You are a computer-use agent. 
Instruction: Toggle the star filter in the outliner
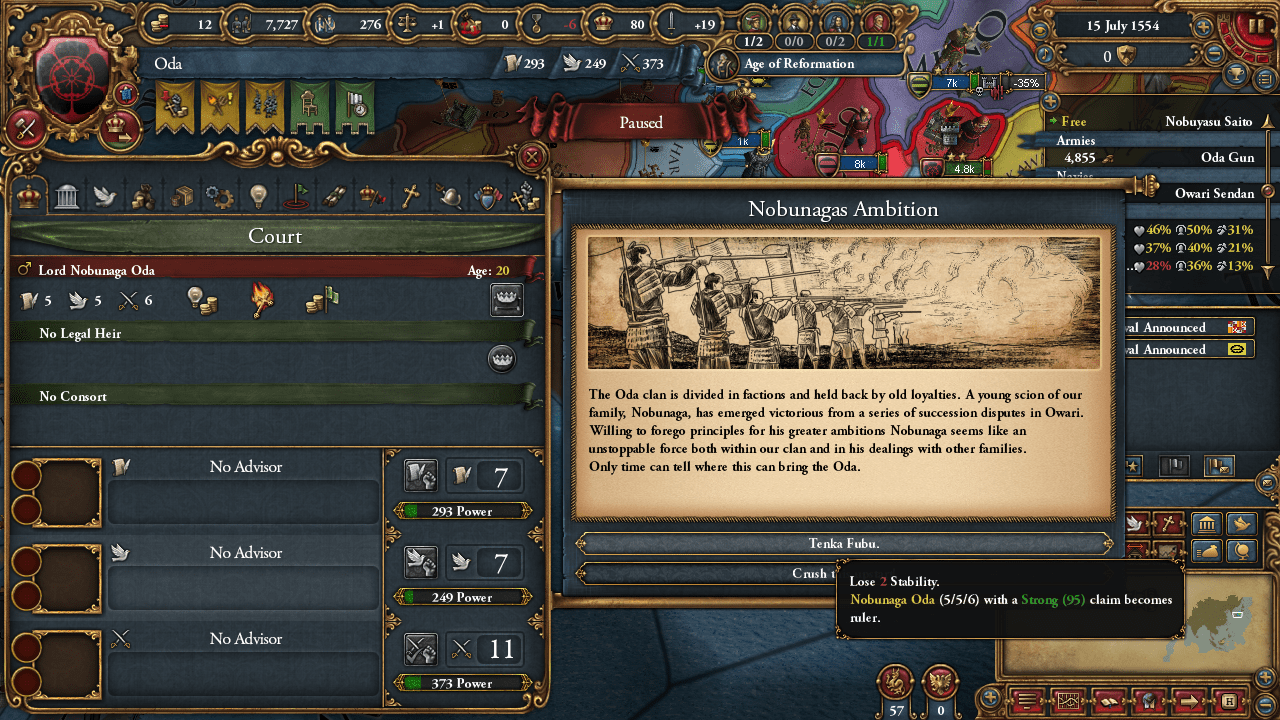(1132, 467)
